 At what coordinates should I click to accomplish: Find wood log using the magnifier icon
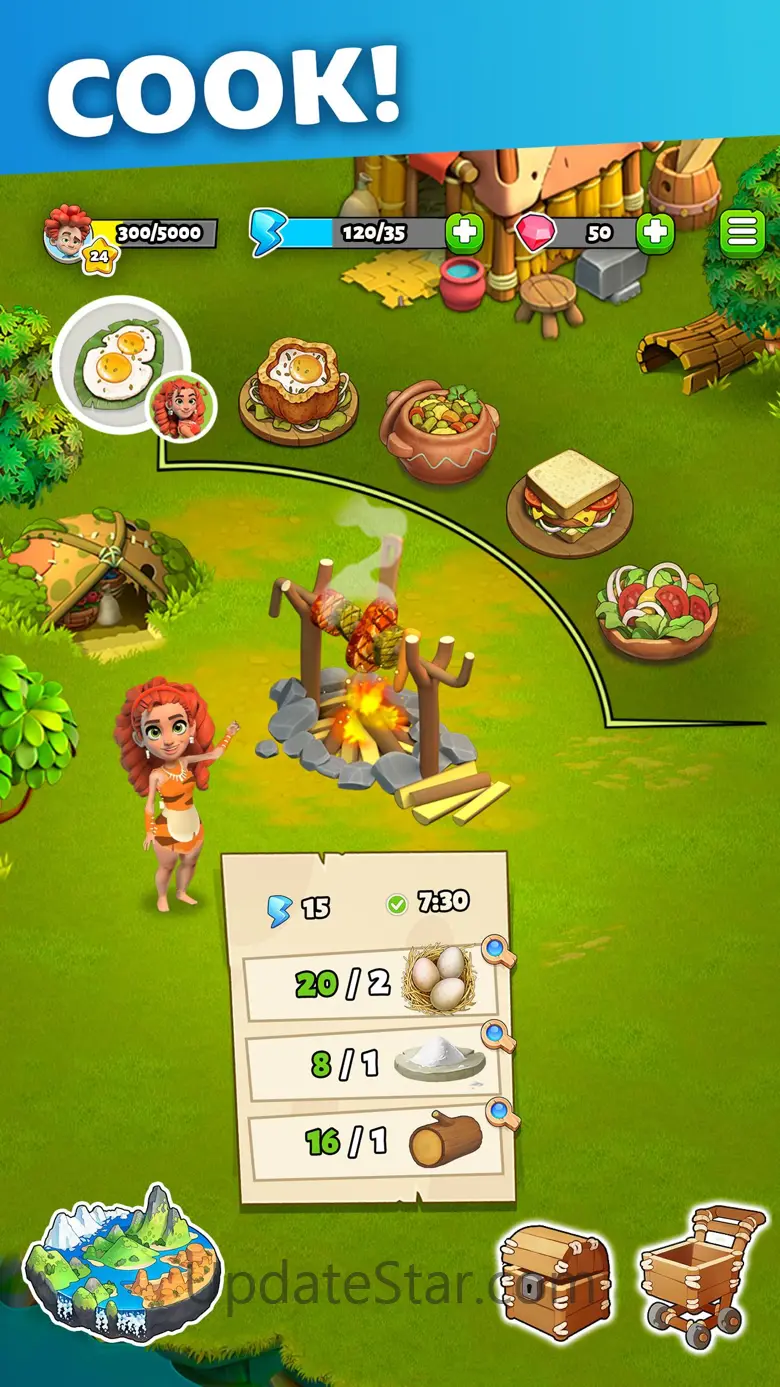(500, 1111)
